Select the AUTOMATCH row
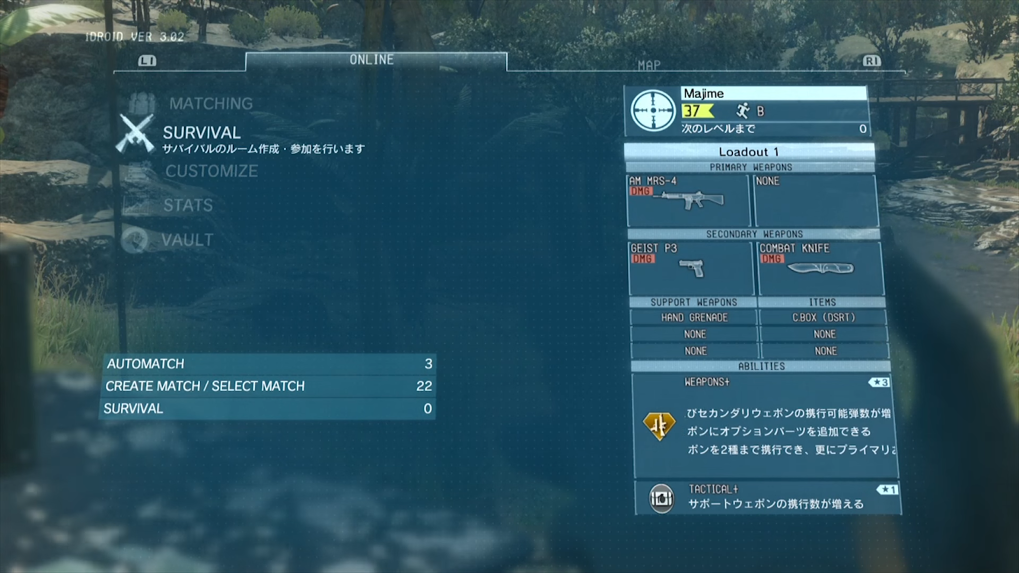This screenshot has height=573, width=1019. pyautogui.click(x=268, y=364)
